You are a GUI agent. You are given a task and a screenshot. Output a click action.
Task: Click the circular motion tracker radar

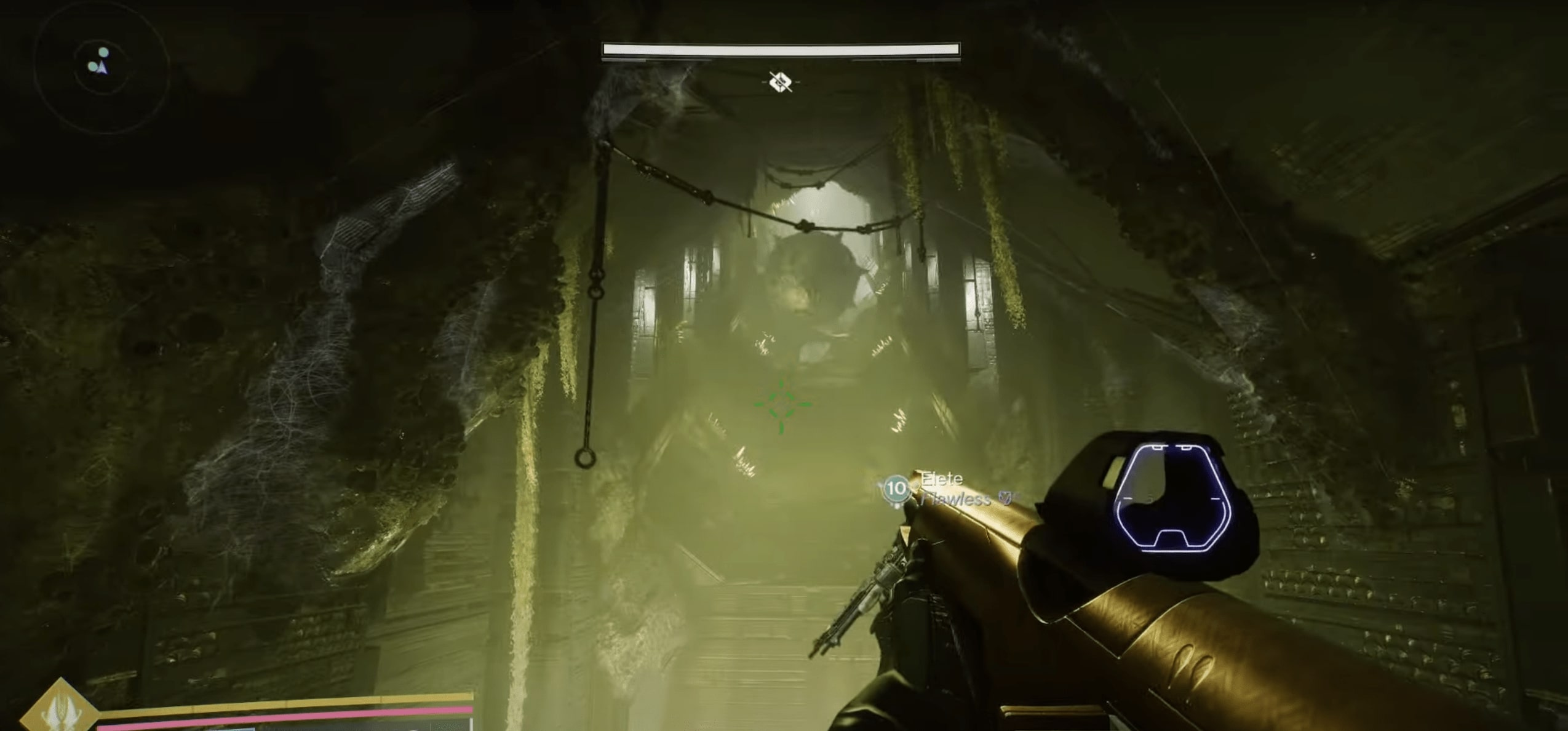[101, 66]
